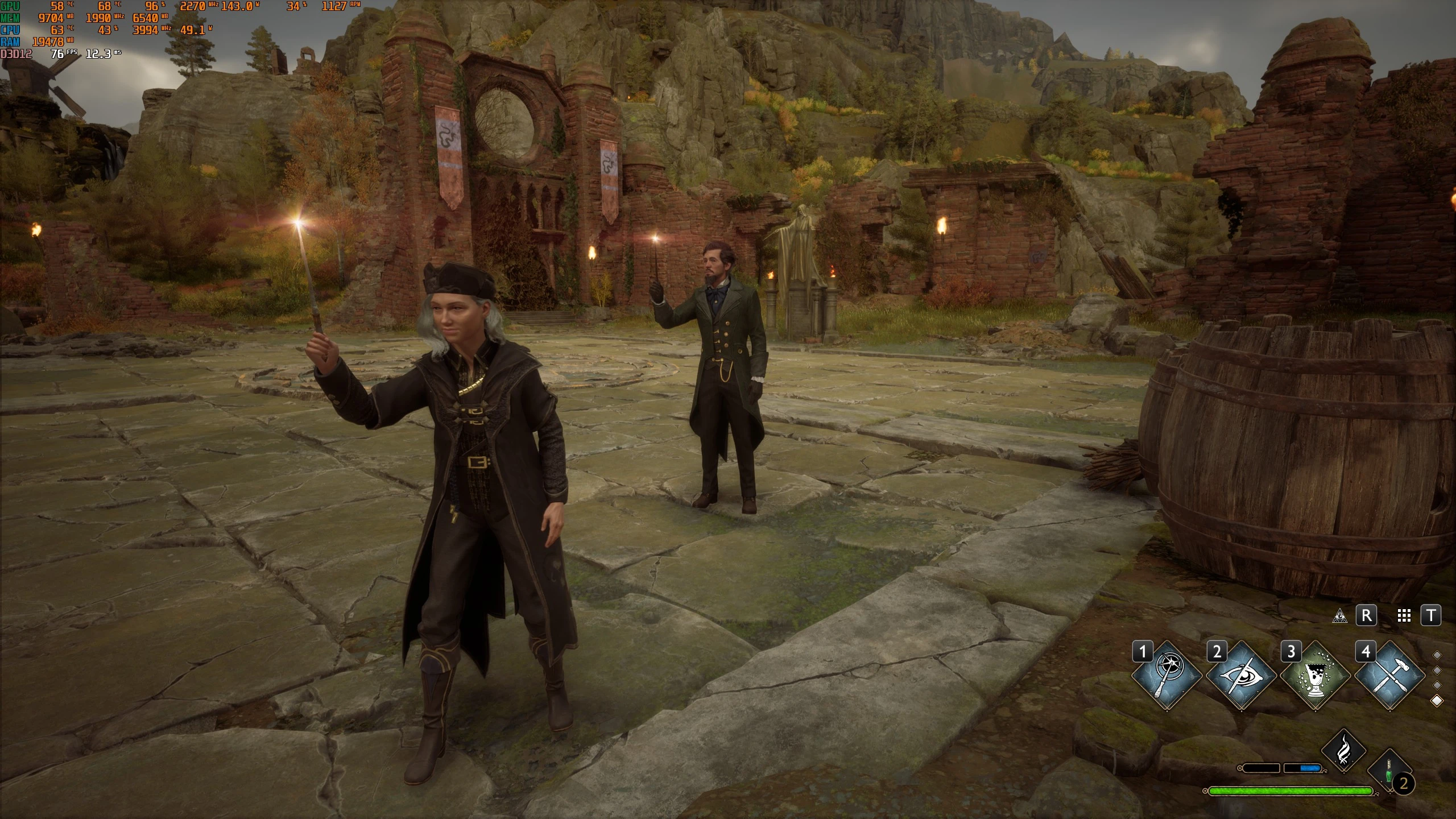Expand the R keybind spell wheel

[x=1367, y=614]
